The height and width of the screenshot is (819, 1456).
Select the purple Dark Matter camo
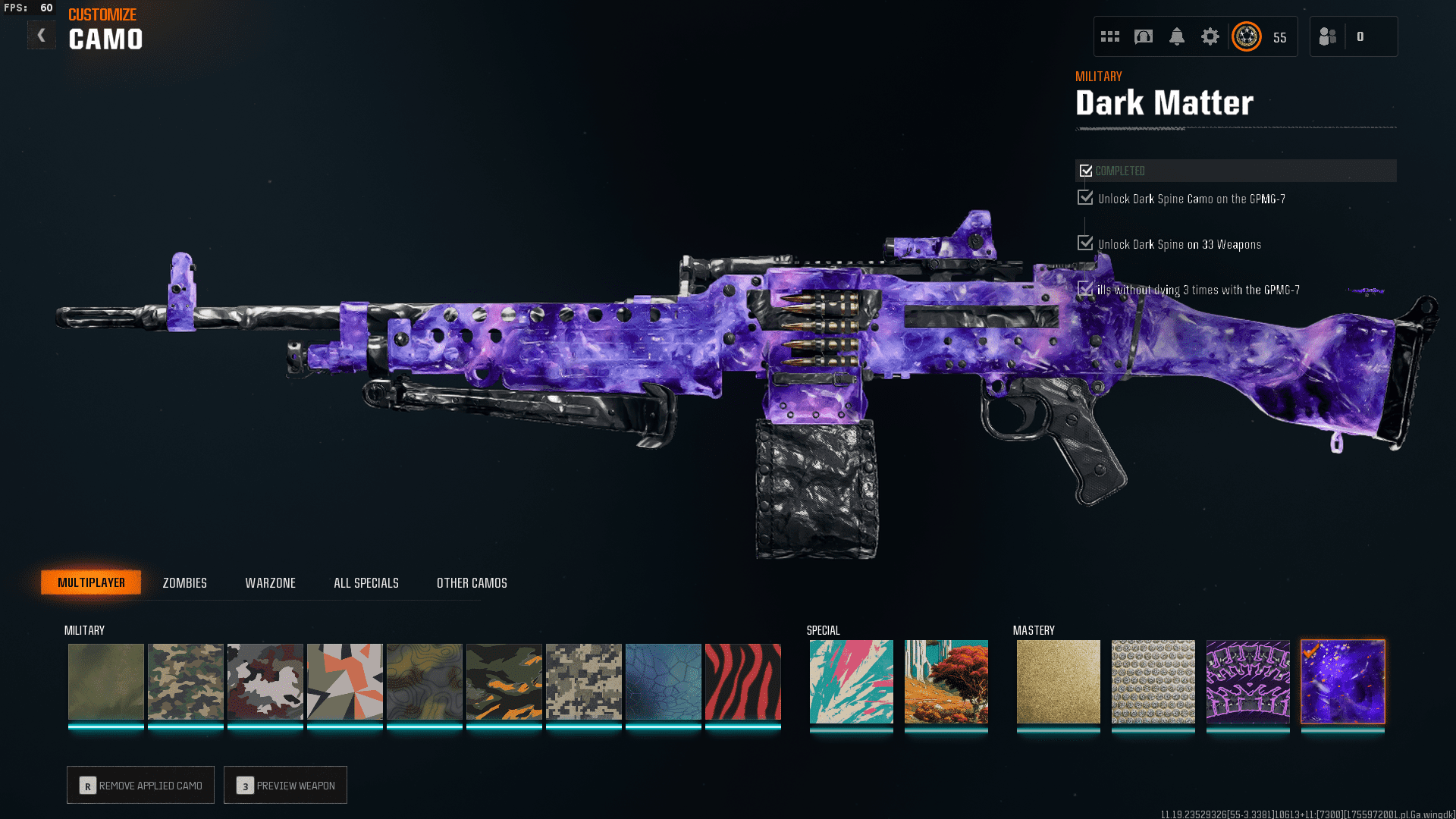[x=1342, y=681]
